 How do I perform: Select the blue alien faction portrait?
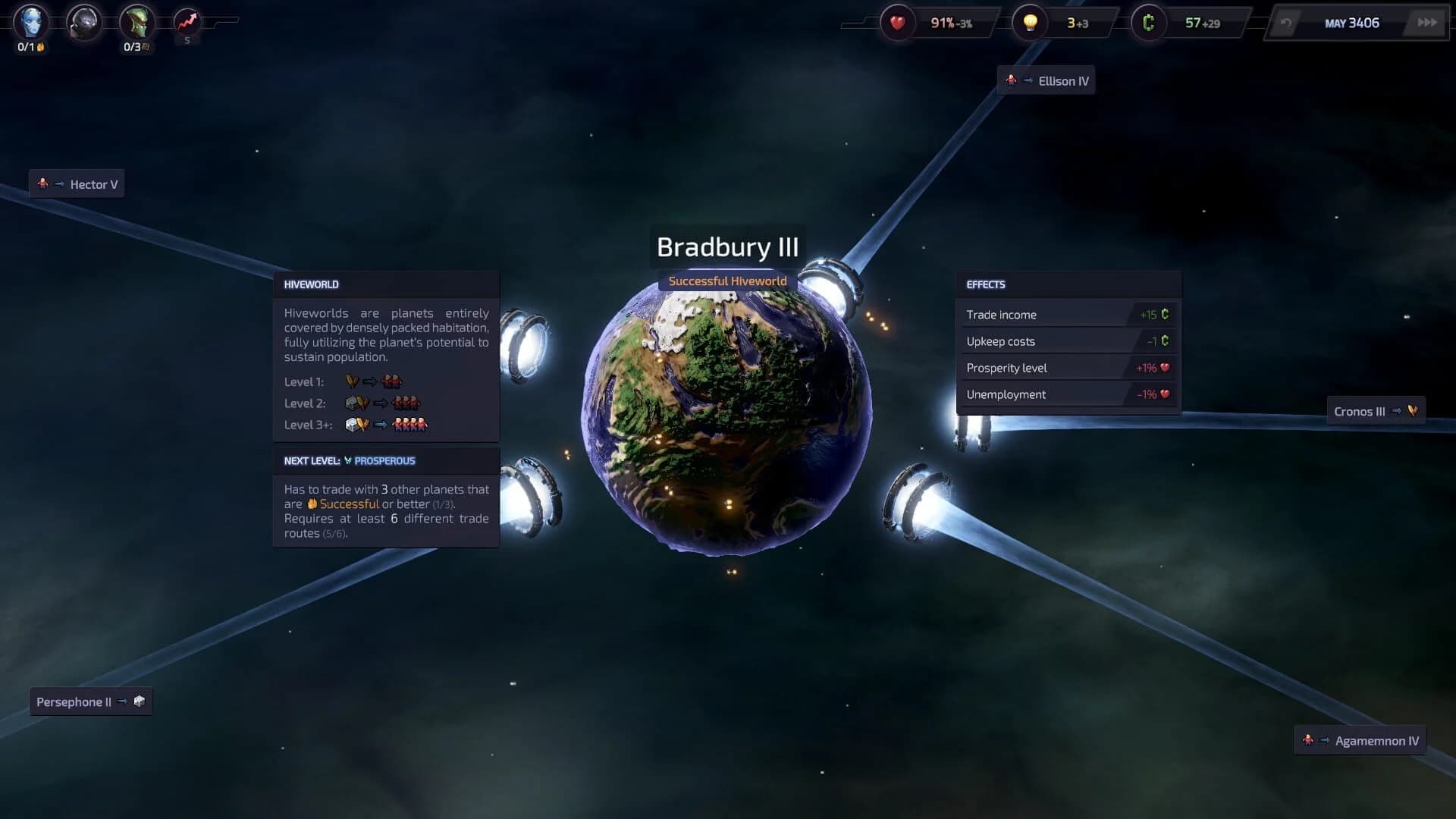click(x=30, y=21)
